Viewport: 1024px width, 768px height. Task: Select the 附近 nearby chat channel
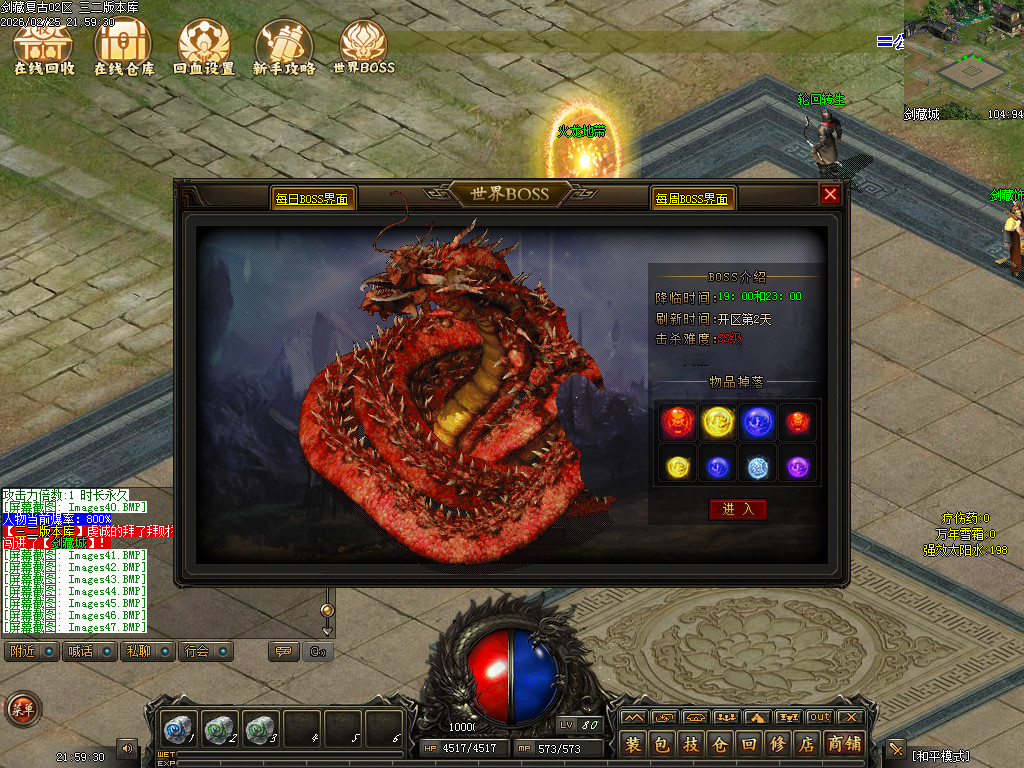[31, 652]
